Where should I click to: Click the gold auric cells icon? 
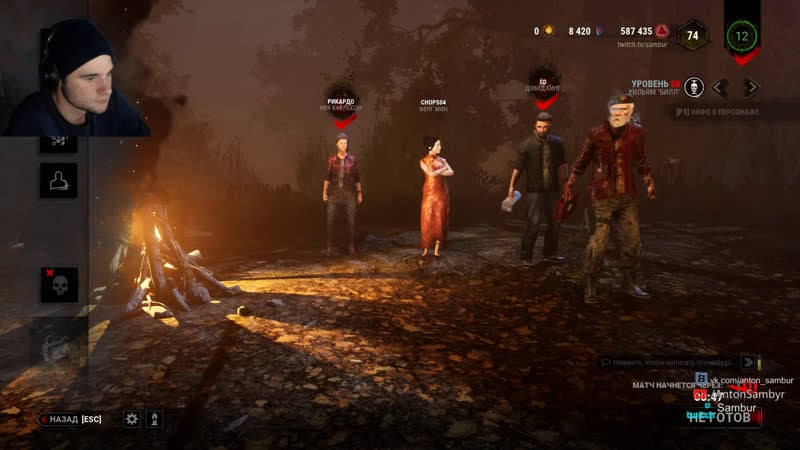point(548,31)
